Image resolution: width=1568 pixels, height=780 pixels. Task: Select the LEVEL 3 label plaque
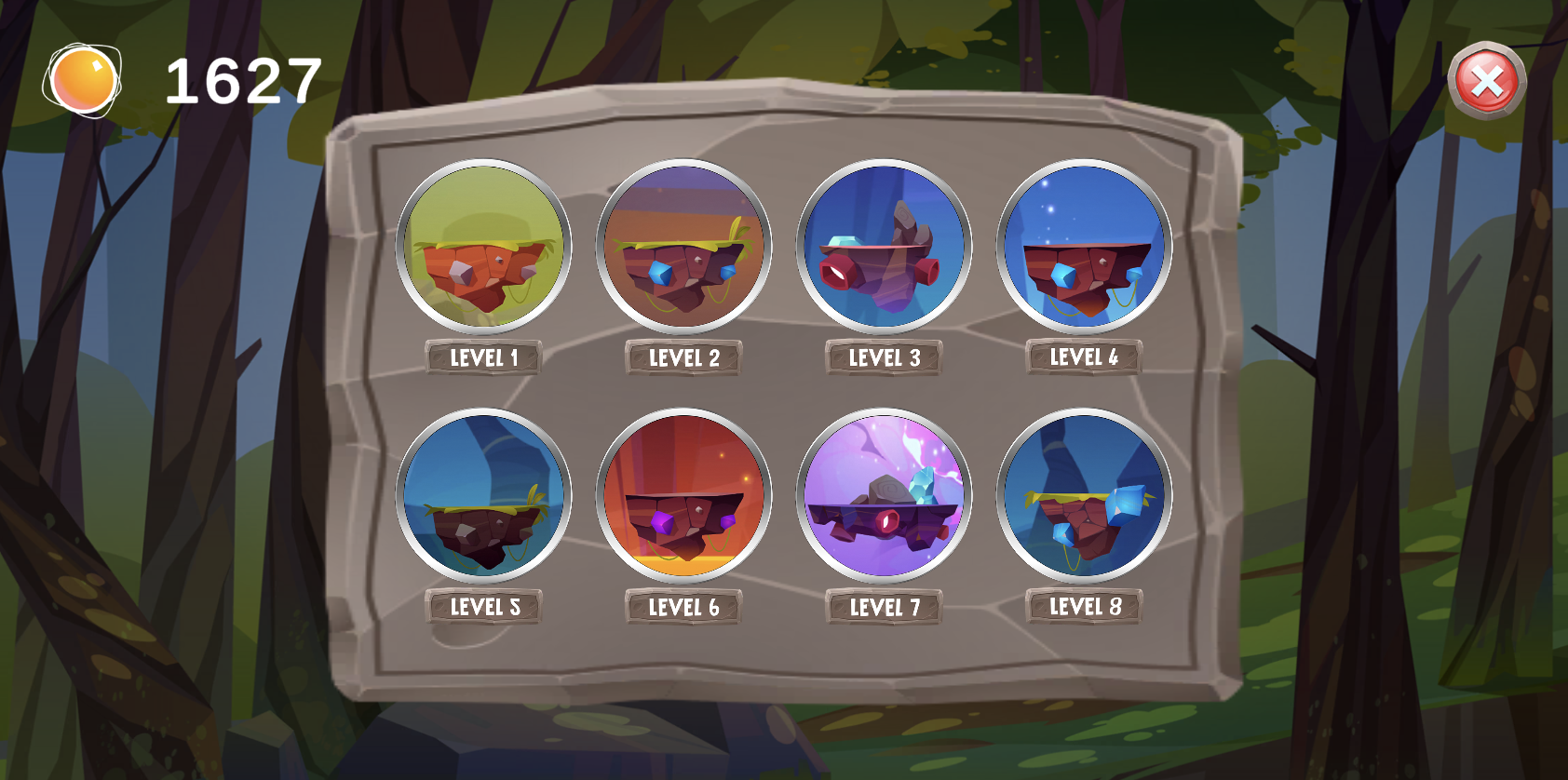click(x=884, y=356)
